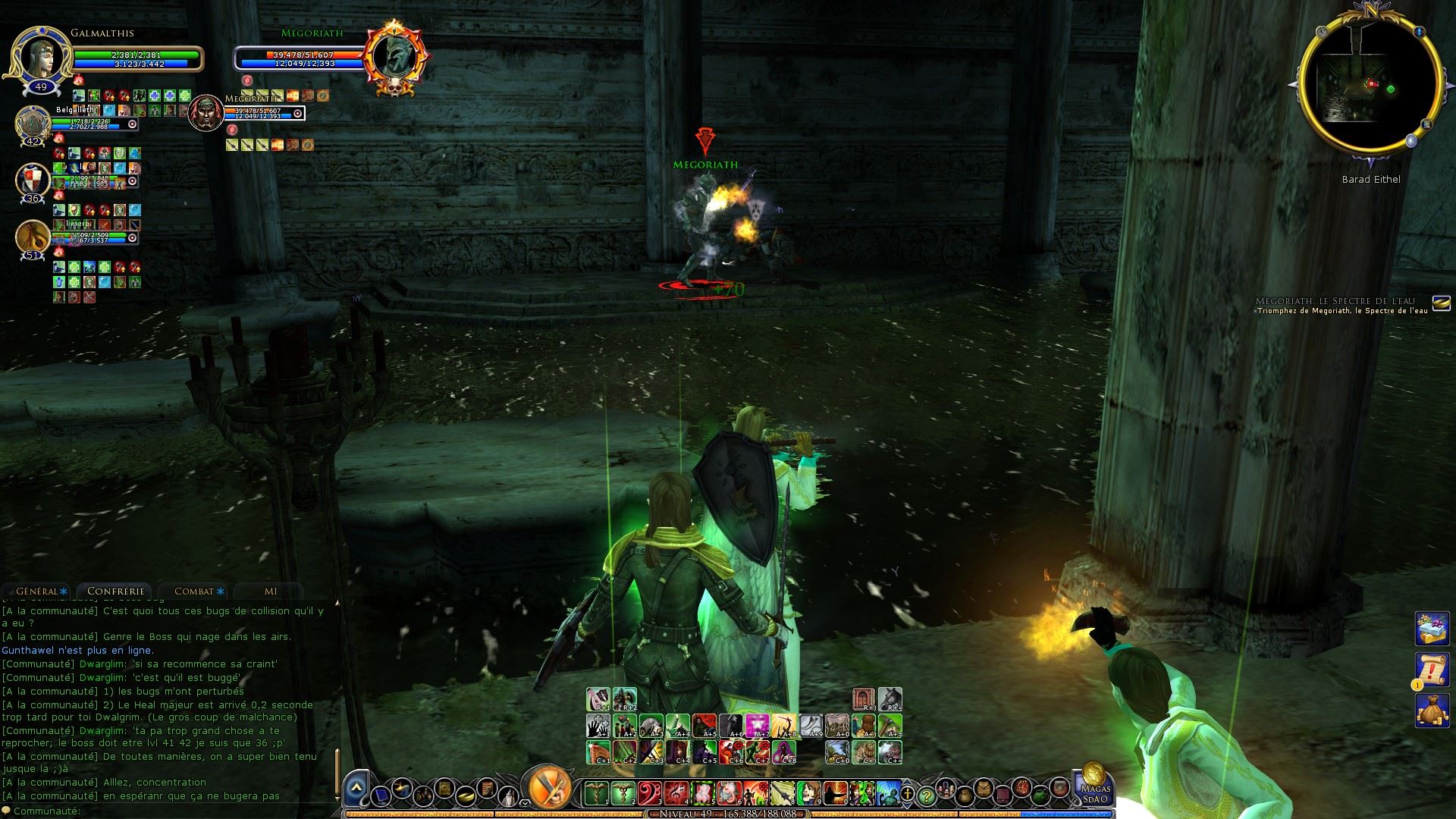Select the Combat chat tab
This screenshot has height=819, width=1456.
tap(195, 591)
